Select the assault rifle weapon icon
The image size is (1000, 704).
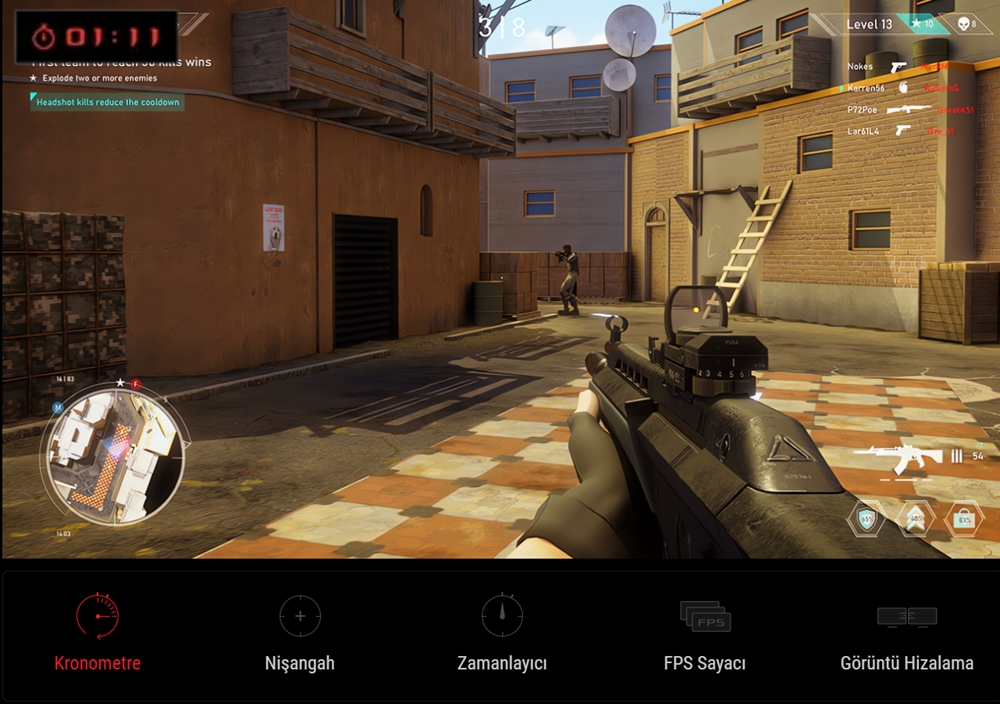coord(898,457)
